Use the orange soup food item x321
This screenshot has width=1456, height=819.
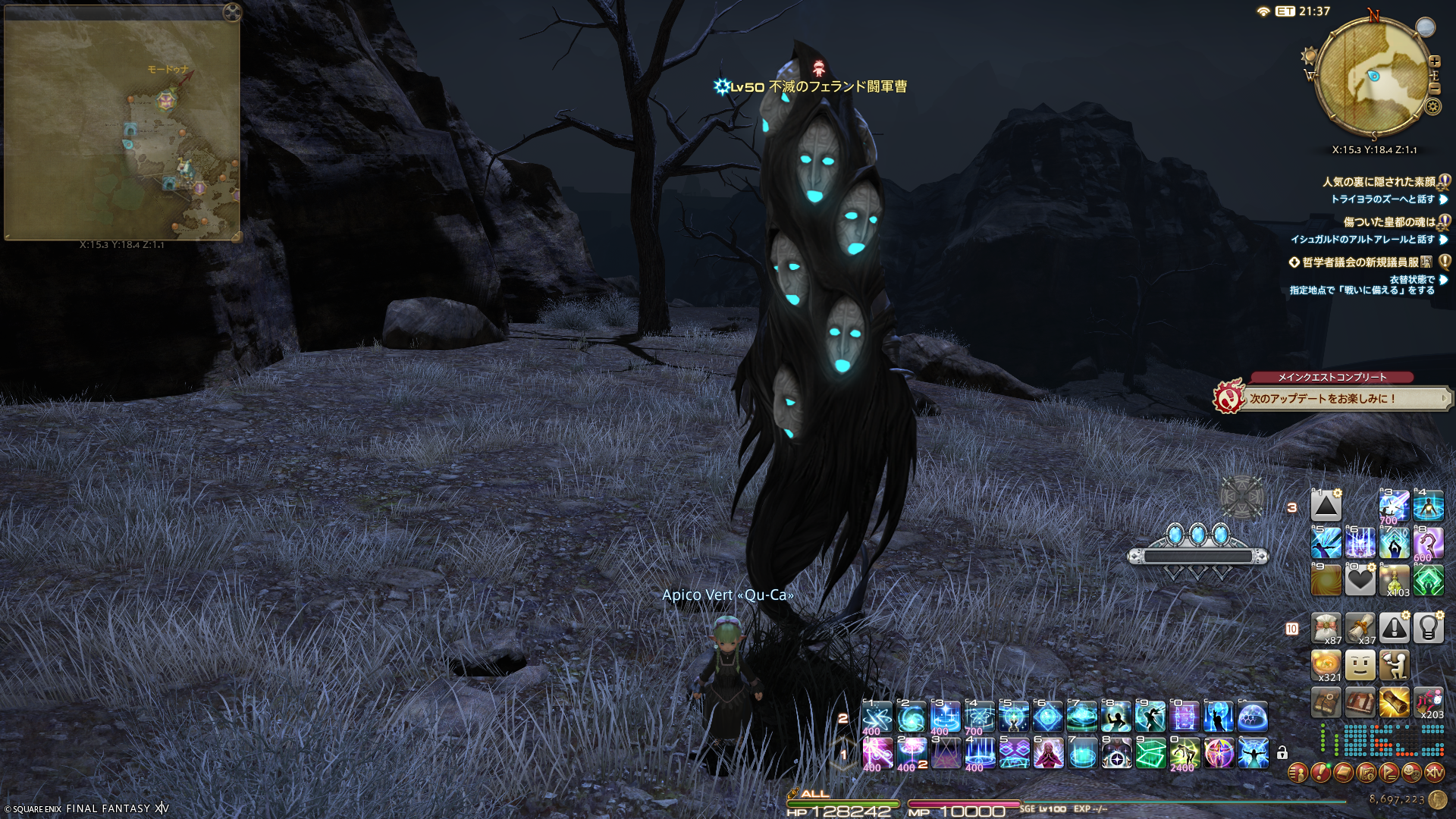pyautogui.click(x=1326, y=665)
